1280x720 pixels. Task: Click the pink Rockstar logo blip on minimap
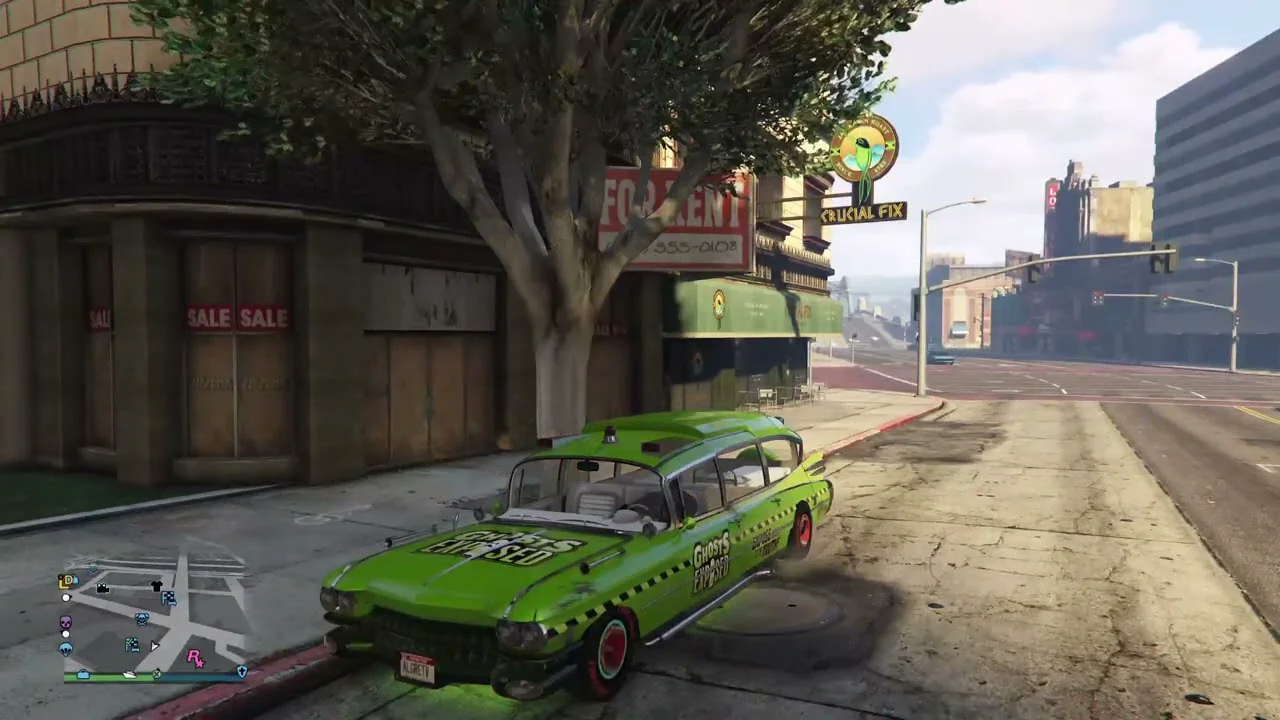(x=195, y=657)
